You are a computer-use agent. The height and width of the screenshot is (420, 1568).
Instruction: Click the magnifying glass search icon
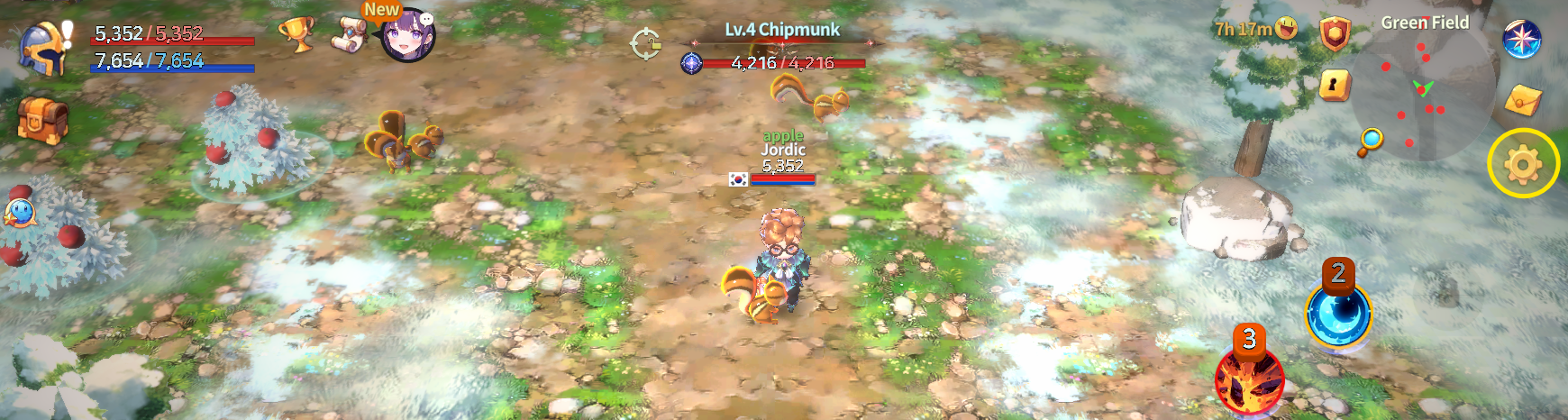pos(1371,141)
